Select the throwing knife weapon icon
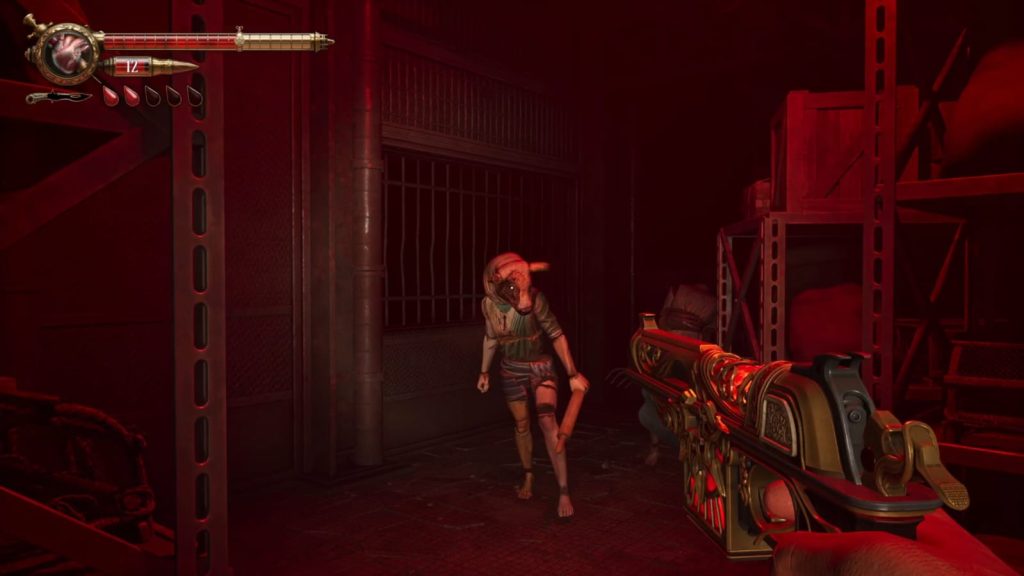The image size is (1024, 576). pos(57,97)
